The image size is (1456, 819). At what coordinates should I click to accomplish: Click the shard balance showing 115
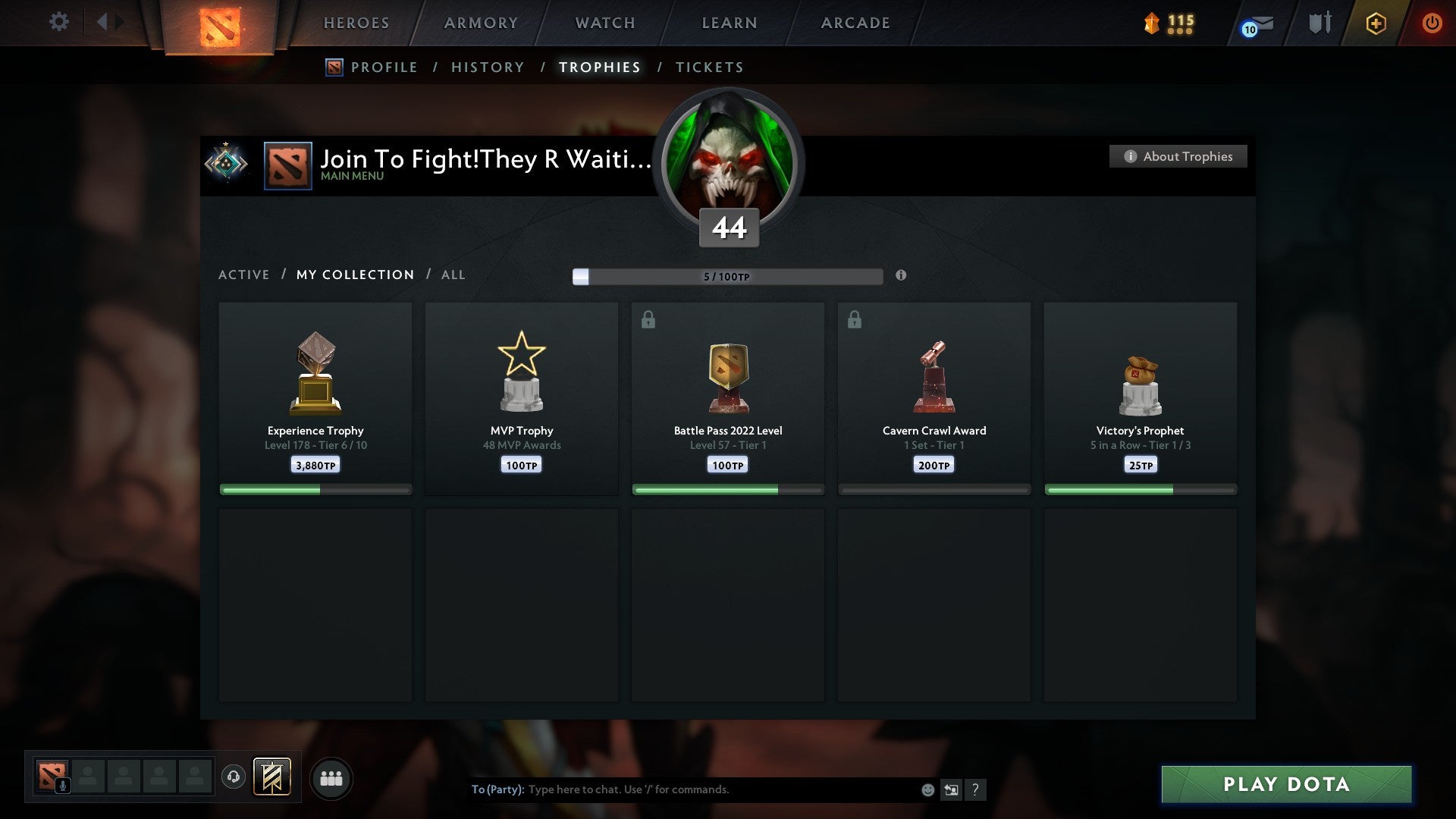[x=1169, y=23]
